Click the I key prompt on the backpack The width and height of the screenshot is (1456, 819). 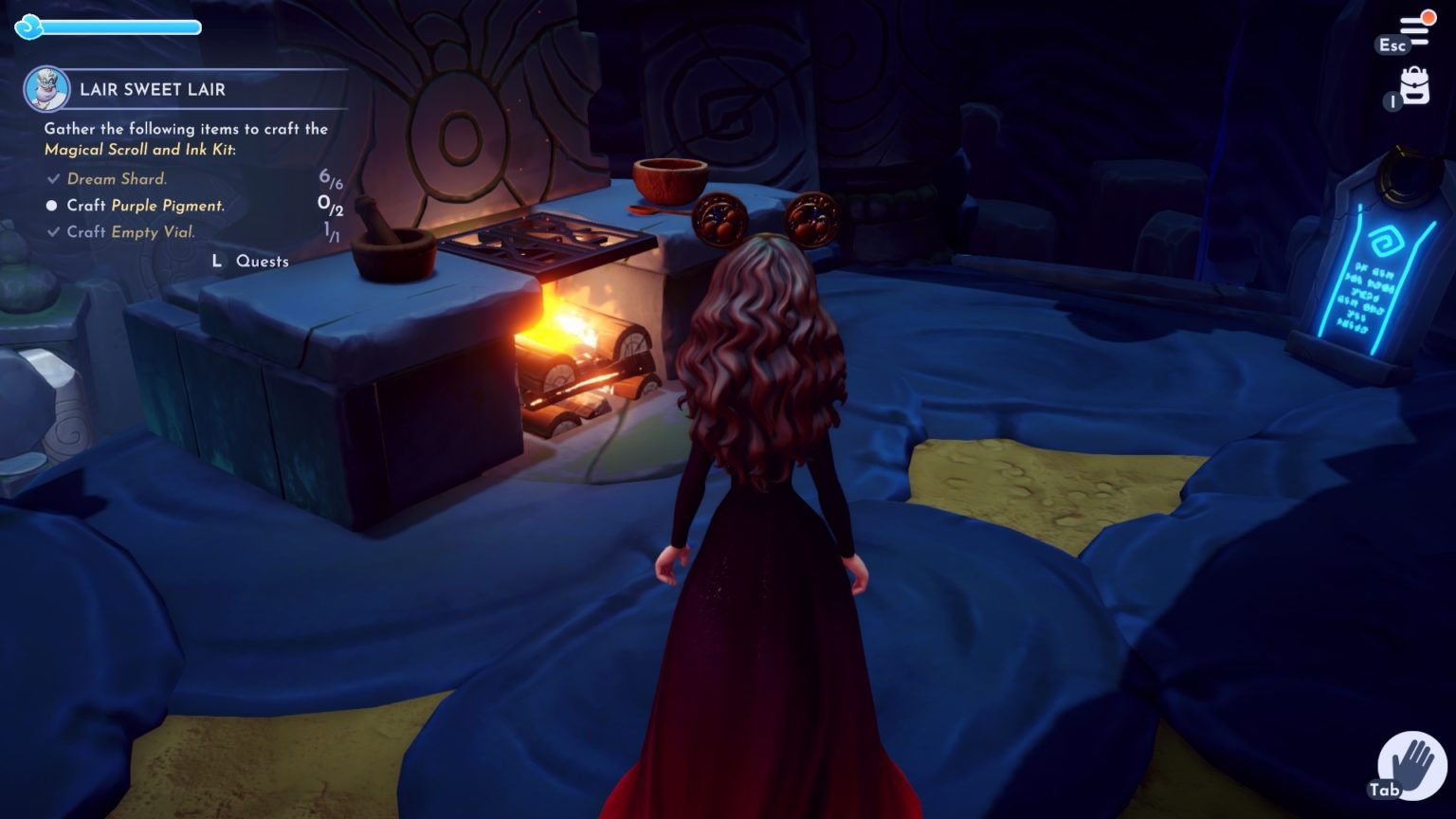tap(1392, 101)
